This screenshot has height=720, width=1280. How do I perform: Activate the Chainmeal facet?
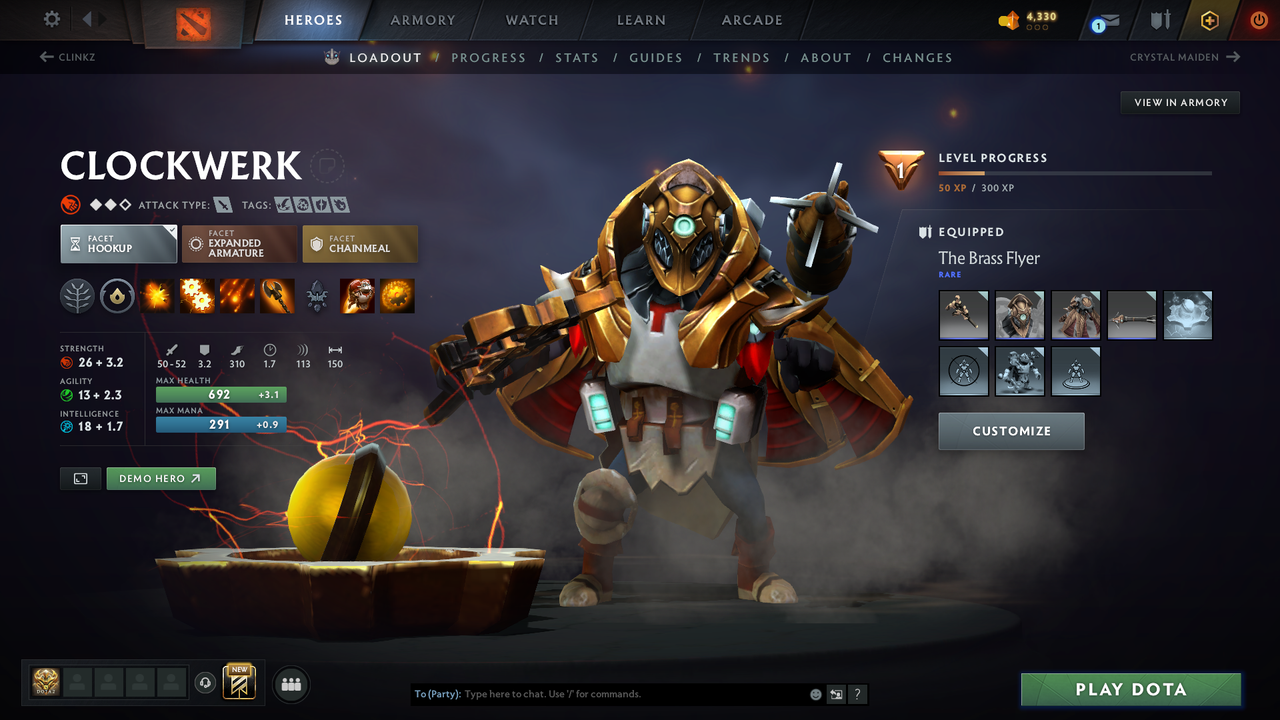pos(360,243)
